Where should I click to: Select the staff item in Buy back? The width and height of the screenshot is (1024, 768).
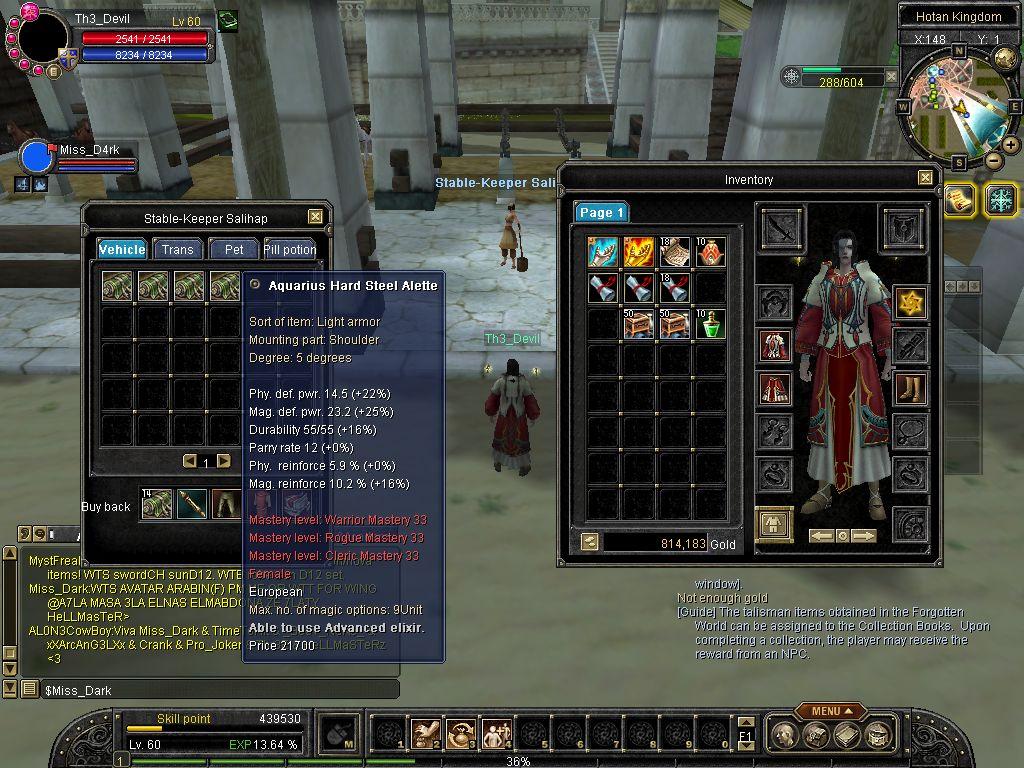[191, 505]
